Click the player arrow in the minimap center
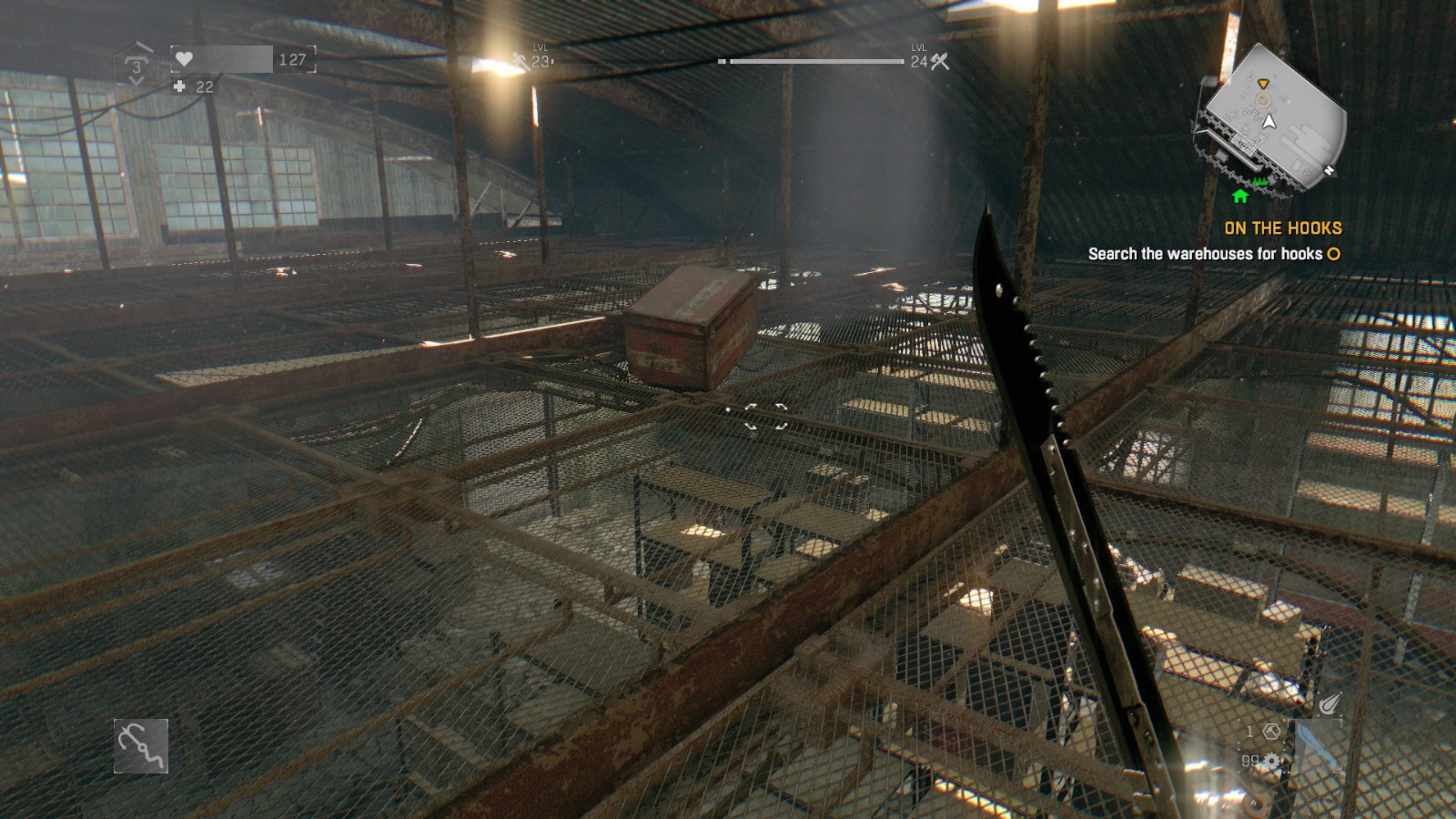 [1269, 122]
